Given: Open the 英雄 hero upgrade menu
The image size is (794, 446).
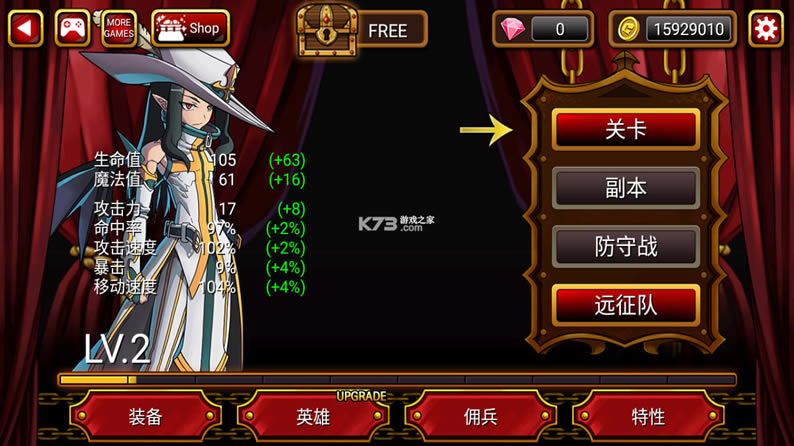Looking at the screenshot, I should tap(313, 416).
